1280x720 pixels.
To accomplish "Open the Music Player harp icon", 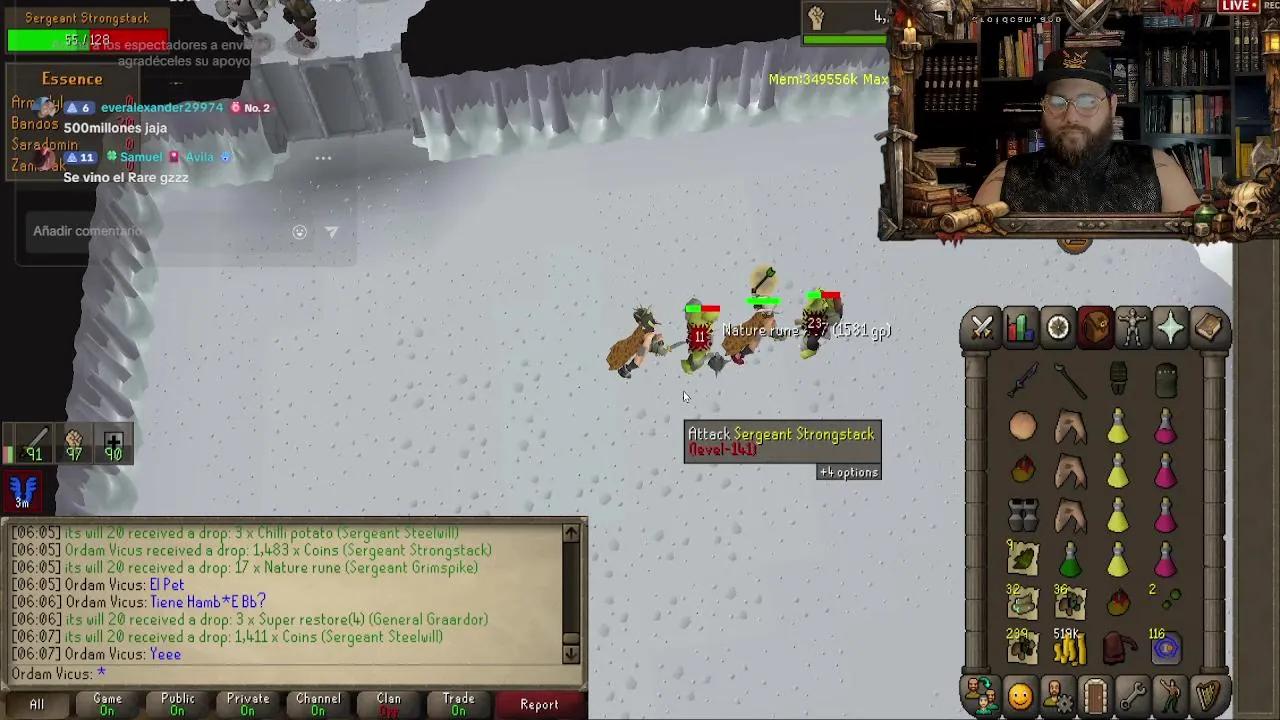I will click(1209, 692).
